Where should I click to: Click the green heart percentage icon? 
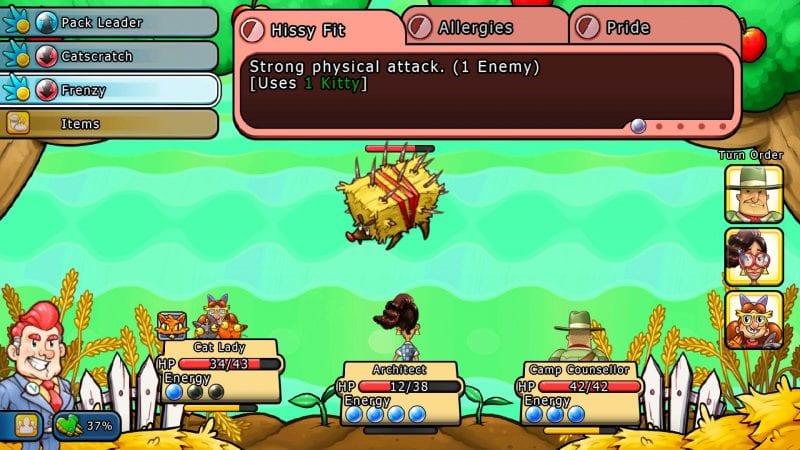[86, 424]
